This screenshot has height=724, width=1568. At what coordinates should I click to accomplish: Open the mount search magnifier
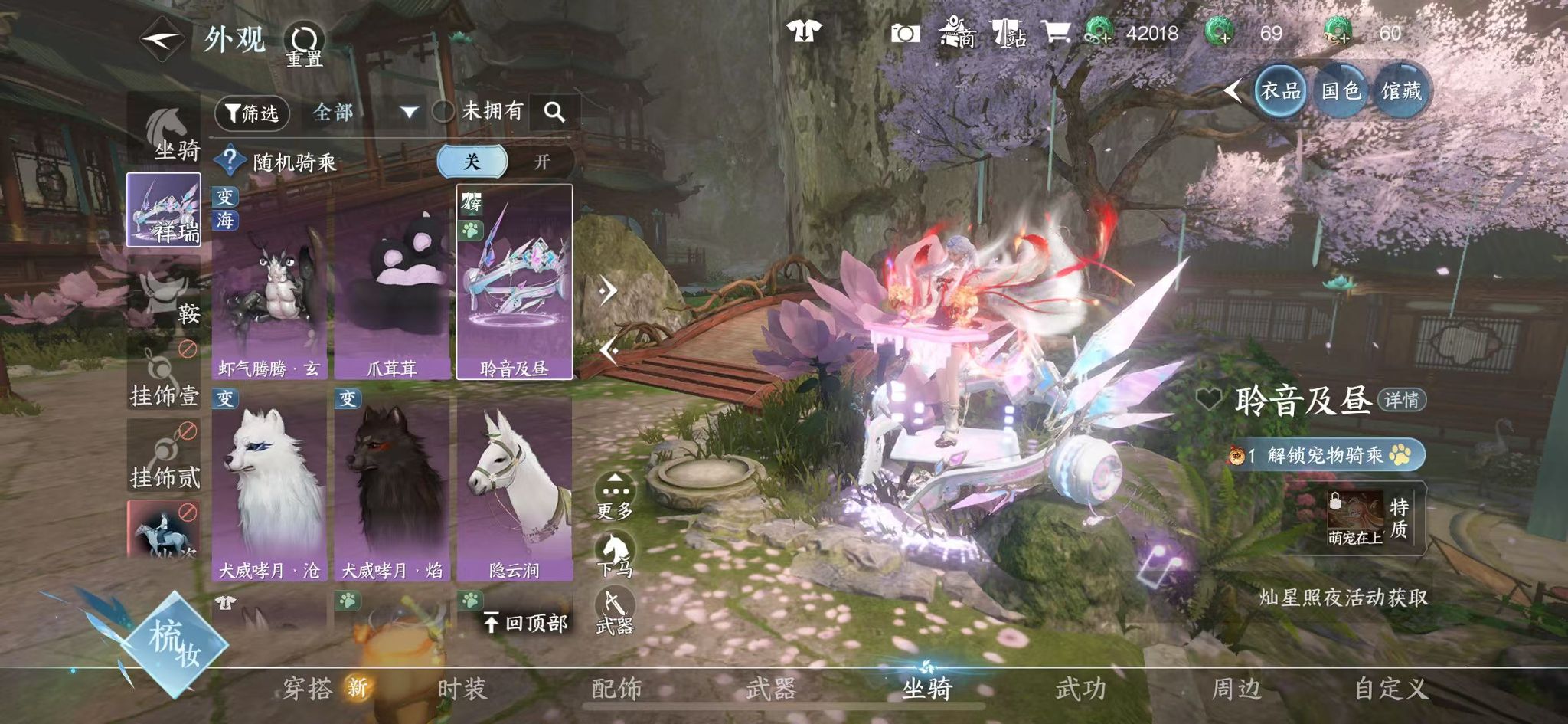click(554, 113)
